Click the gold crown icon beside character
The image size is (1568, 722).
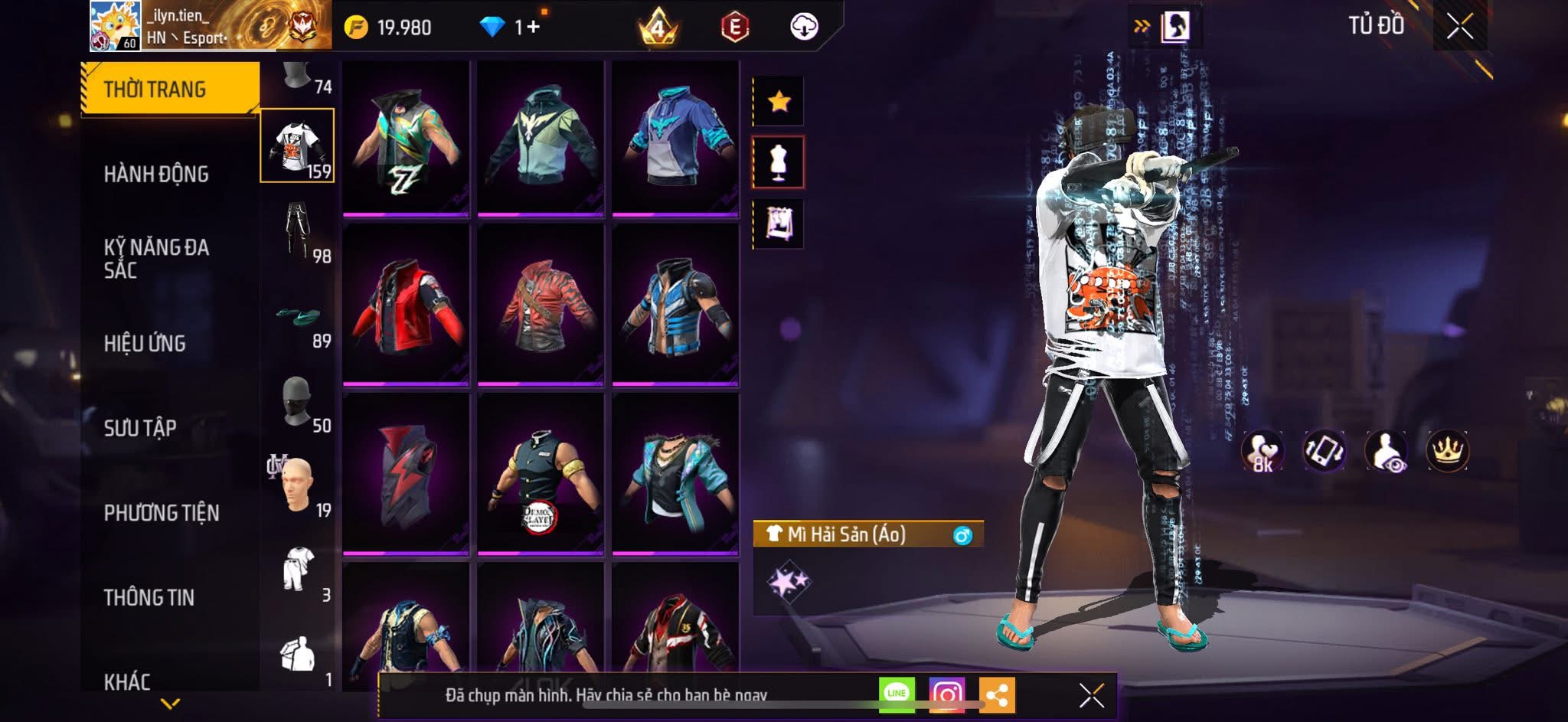[1447, 450]
